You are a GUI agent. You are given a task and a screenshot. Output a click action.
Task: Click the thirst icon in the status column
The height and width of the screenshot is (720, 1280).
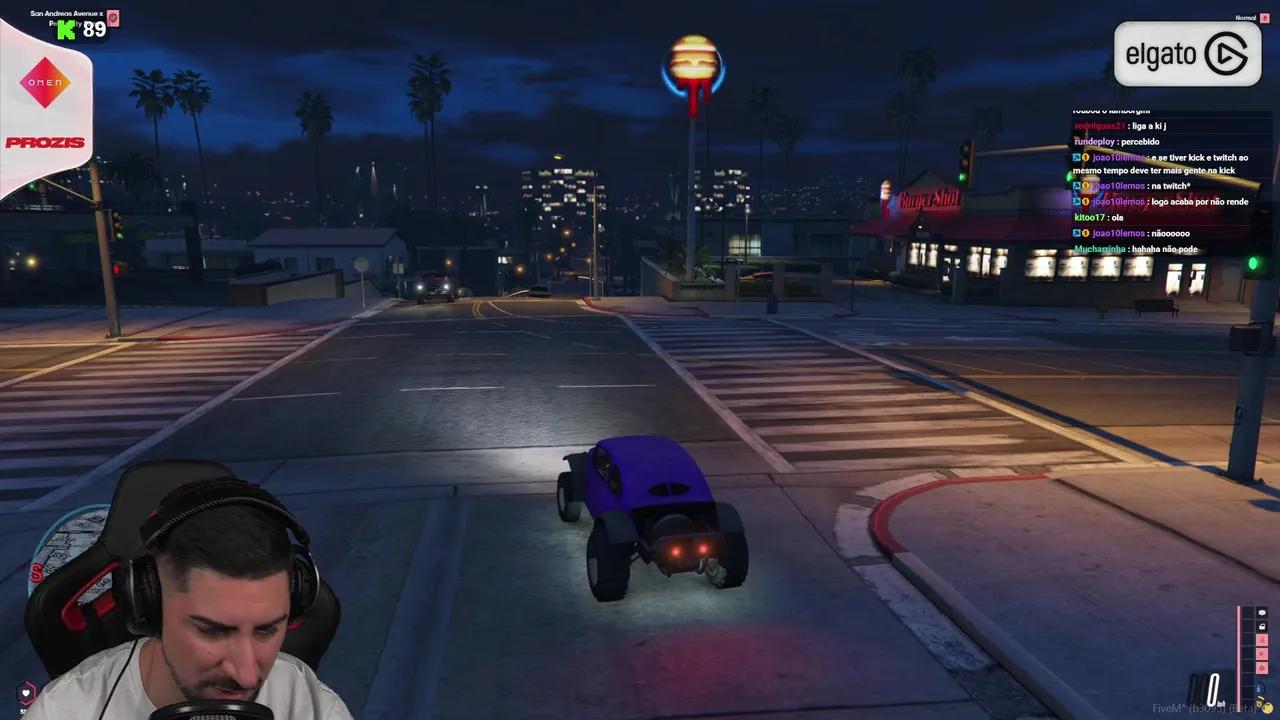(x=1262, y=666)
